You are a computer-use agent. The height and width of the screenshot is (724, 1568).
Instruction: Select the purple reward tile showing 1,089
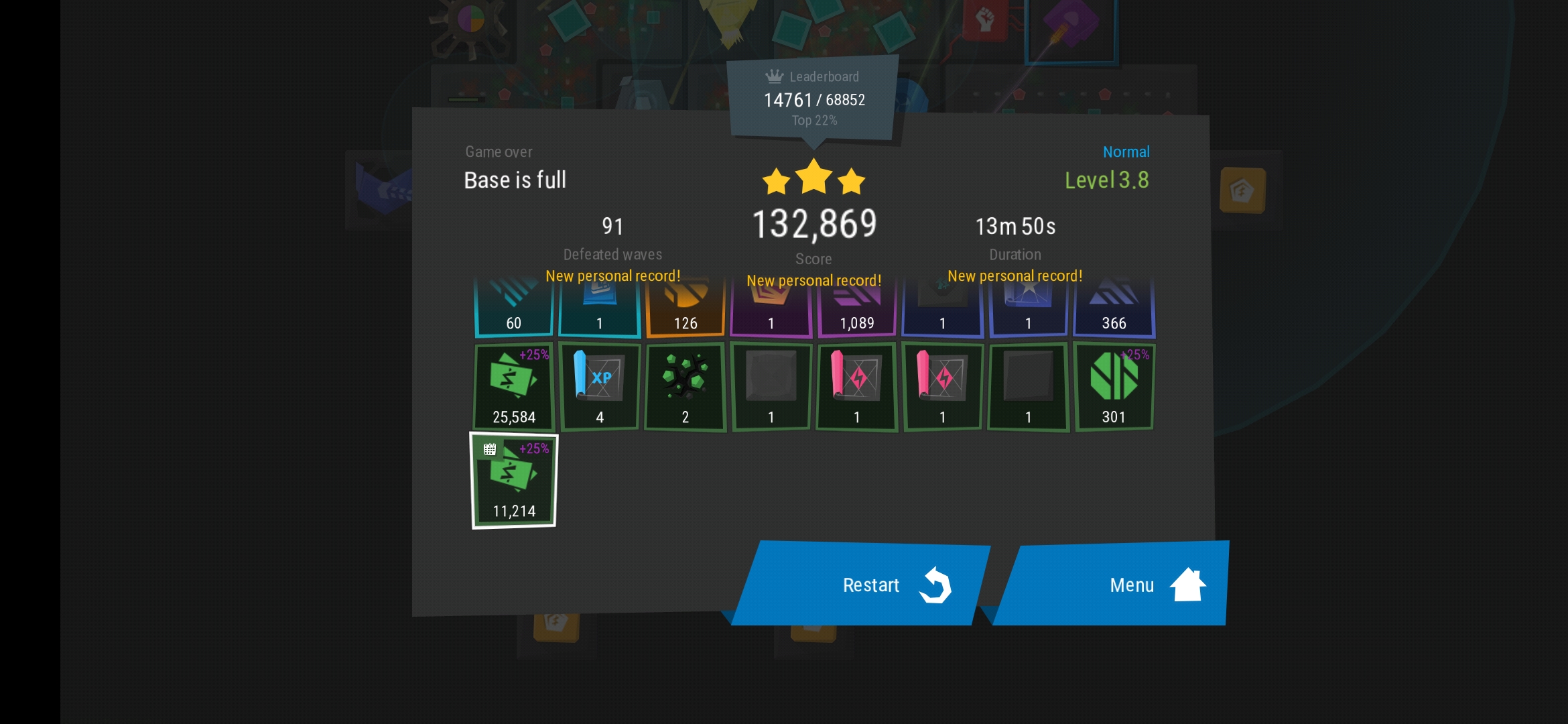(856, 310)
